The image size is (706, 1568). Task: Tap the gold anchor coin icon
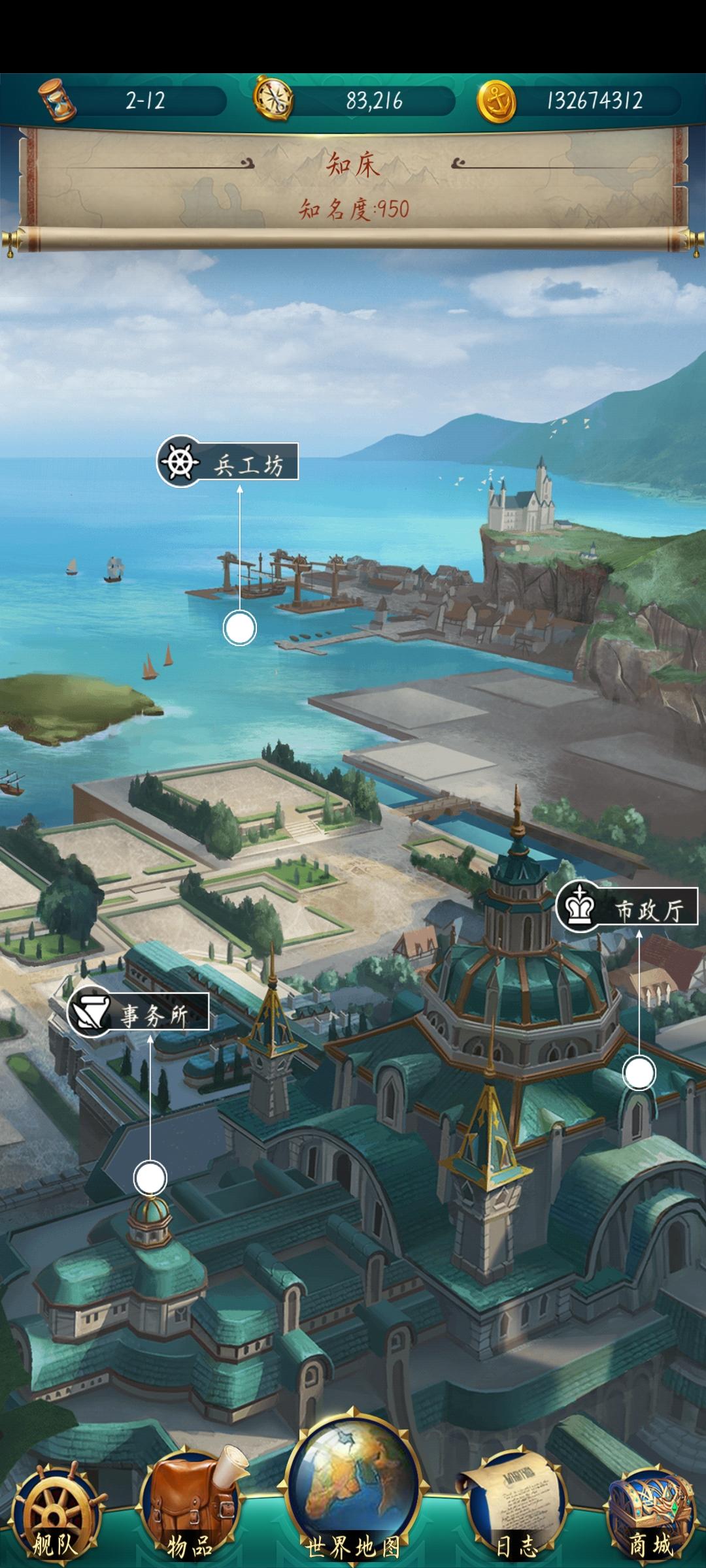496,101
